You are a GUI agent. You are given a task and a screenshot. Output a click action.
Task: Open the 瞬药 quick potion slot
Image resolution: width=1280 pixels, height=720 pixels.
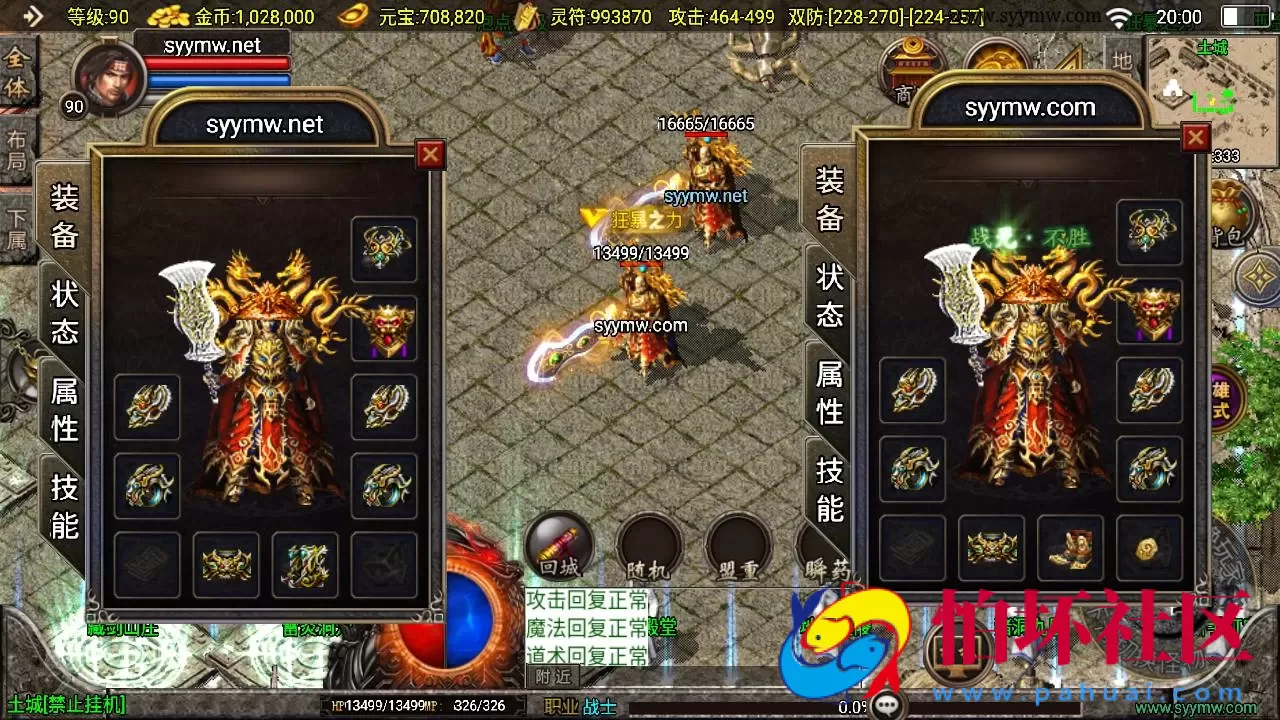pos(828,548)
